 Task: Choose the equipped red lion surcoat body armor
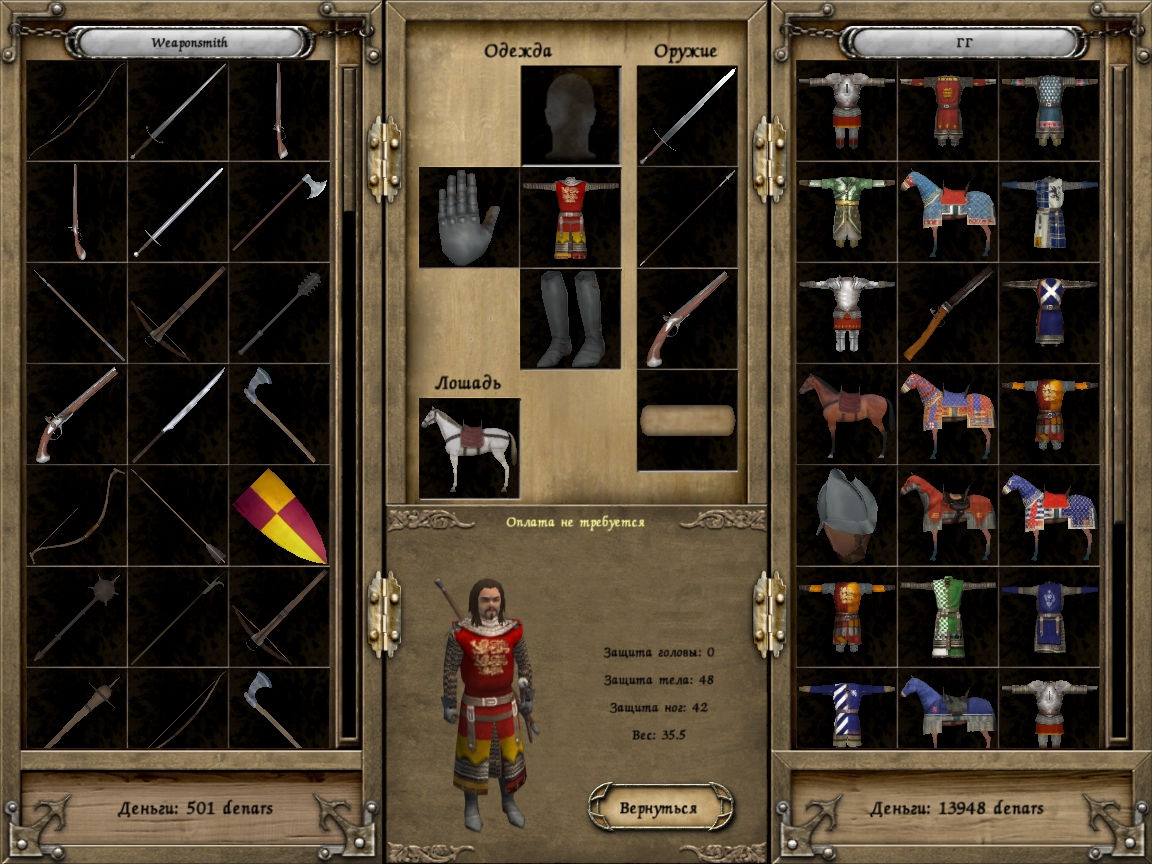click(570, 217)
